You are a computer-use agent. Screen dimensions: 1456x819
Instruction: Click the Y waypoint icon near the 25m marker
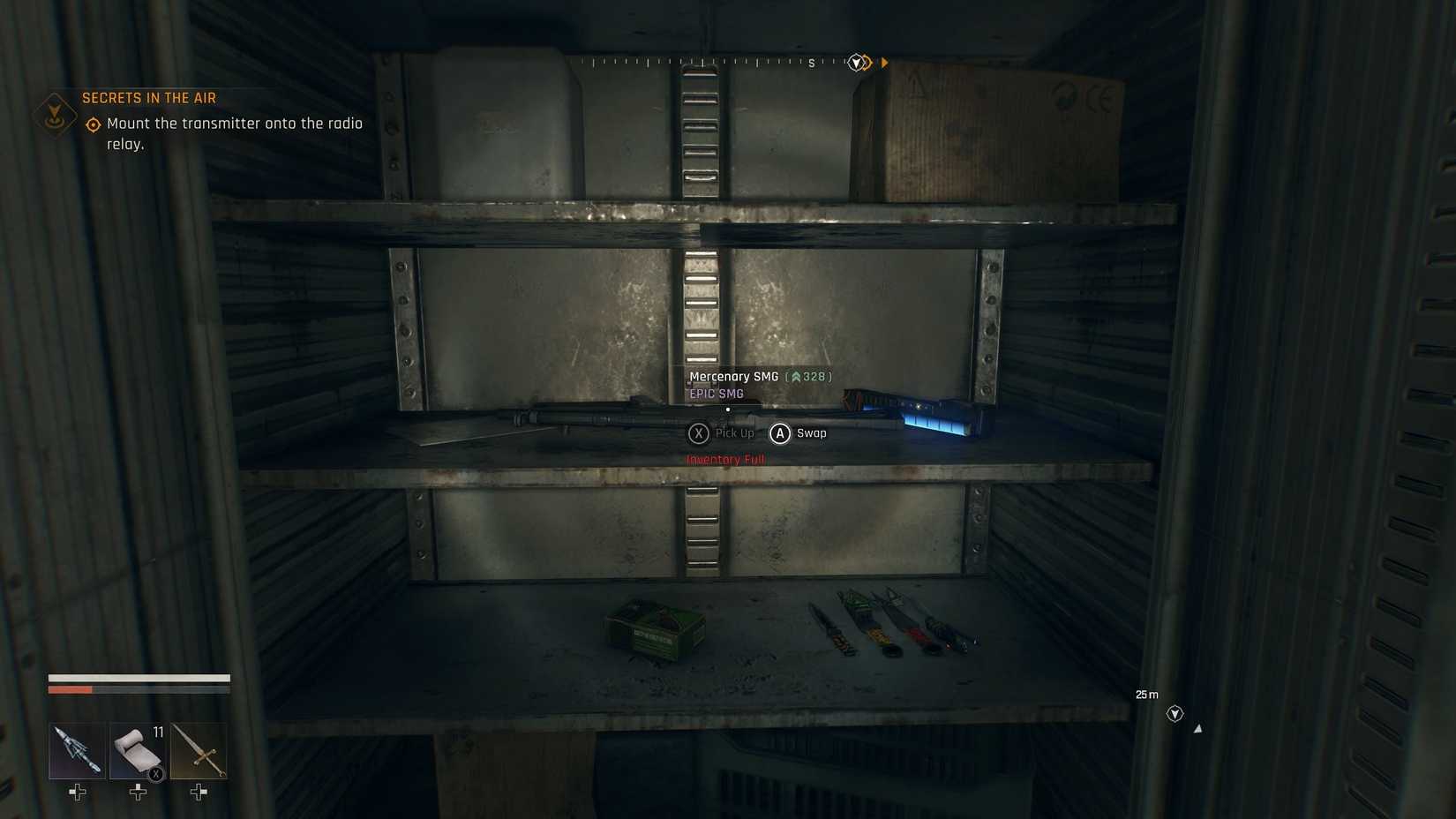pyautogui.click(x=1175, y=713)
